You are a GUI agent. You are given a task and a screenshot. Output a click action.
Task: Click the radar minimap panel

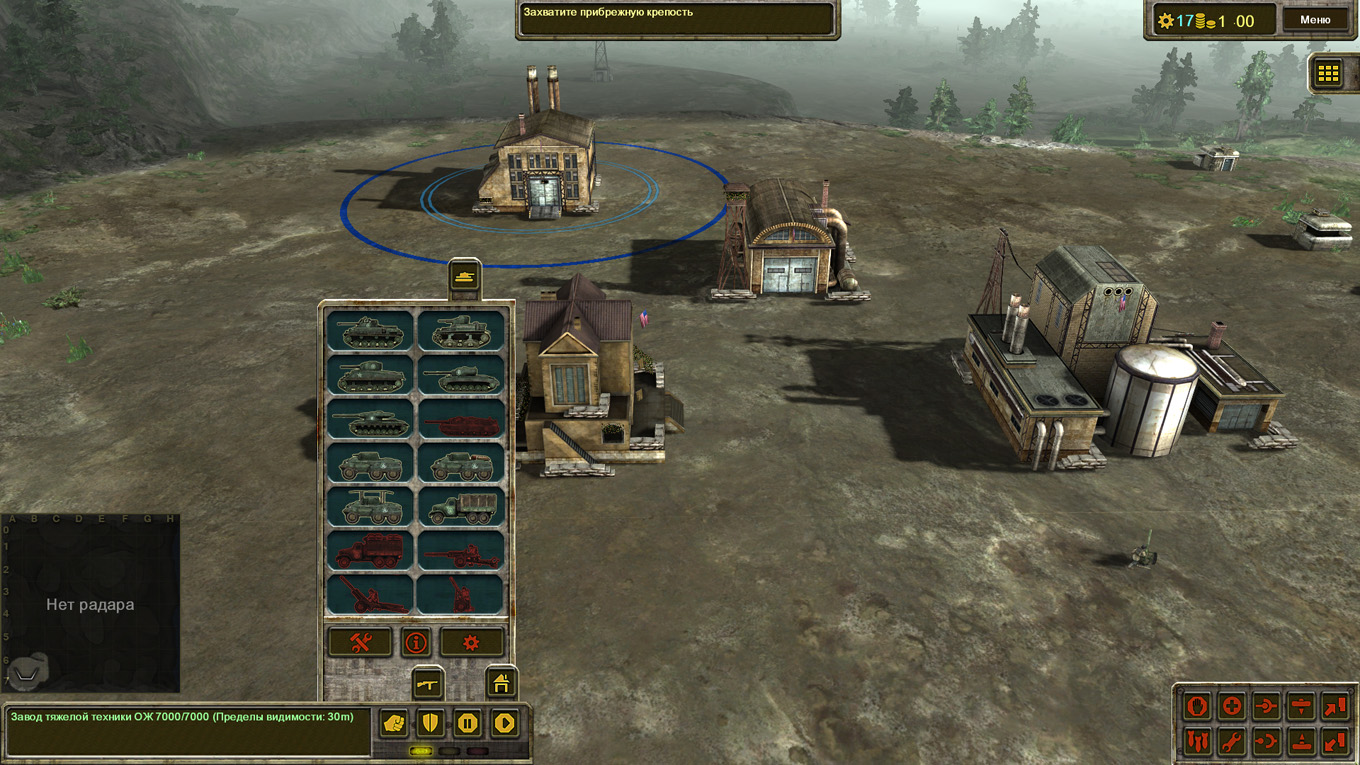(x=90, y=604)
